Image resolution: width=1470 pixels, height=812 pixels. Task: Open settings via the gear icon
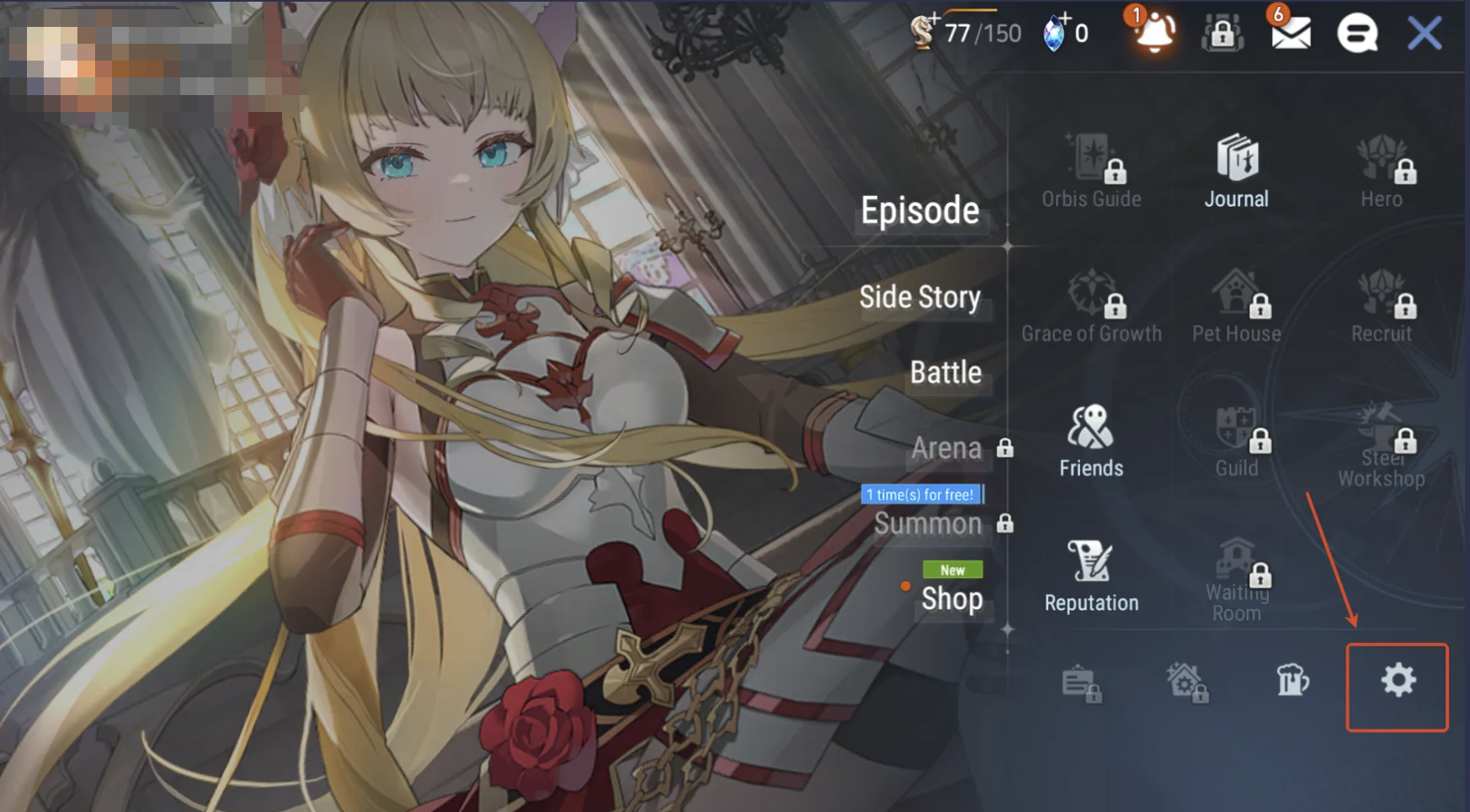[1398, 681]
